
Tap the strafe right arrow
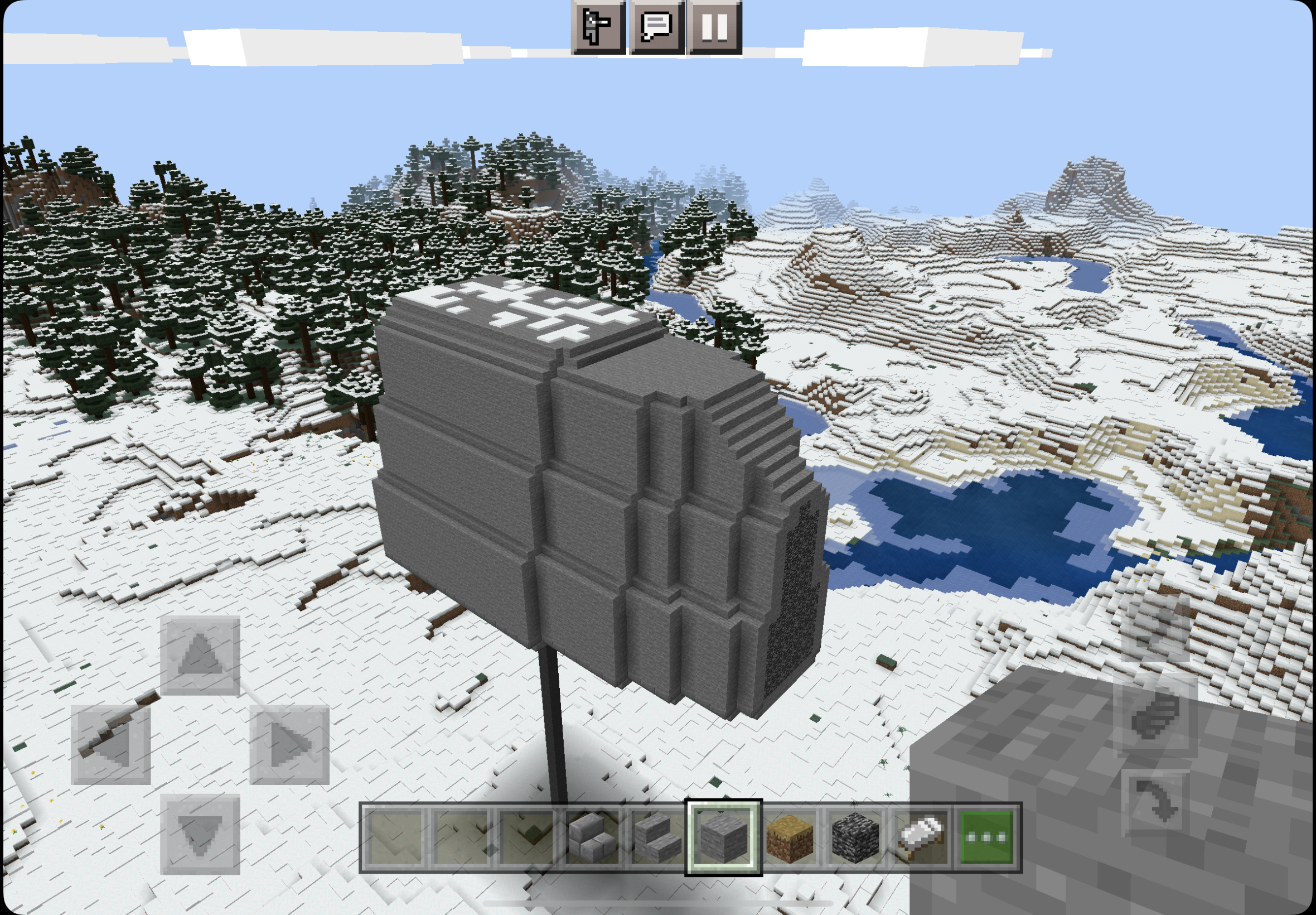tap(289, 744)
